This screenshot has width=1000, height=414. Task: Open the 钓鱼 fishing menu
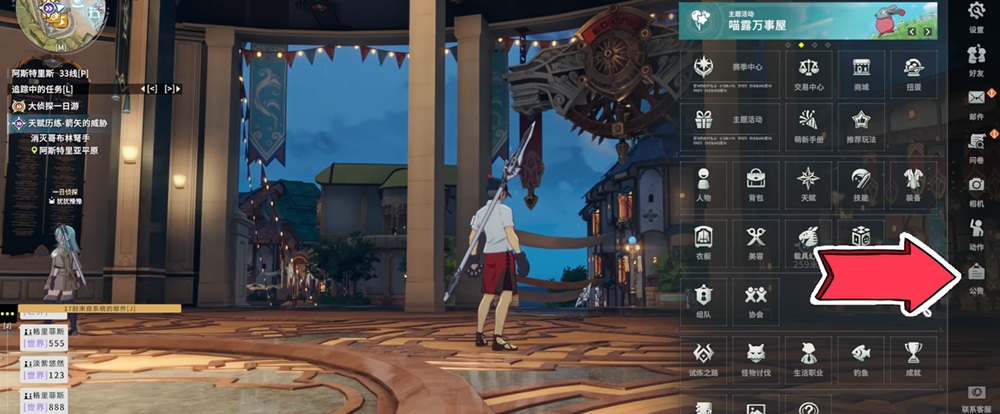pos(861,357)
